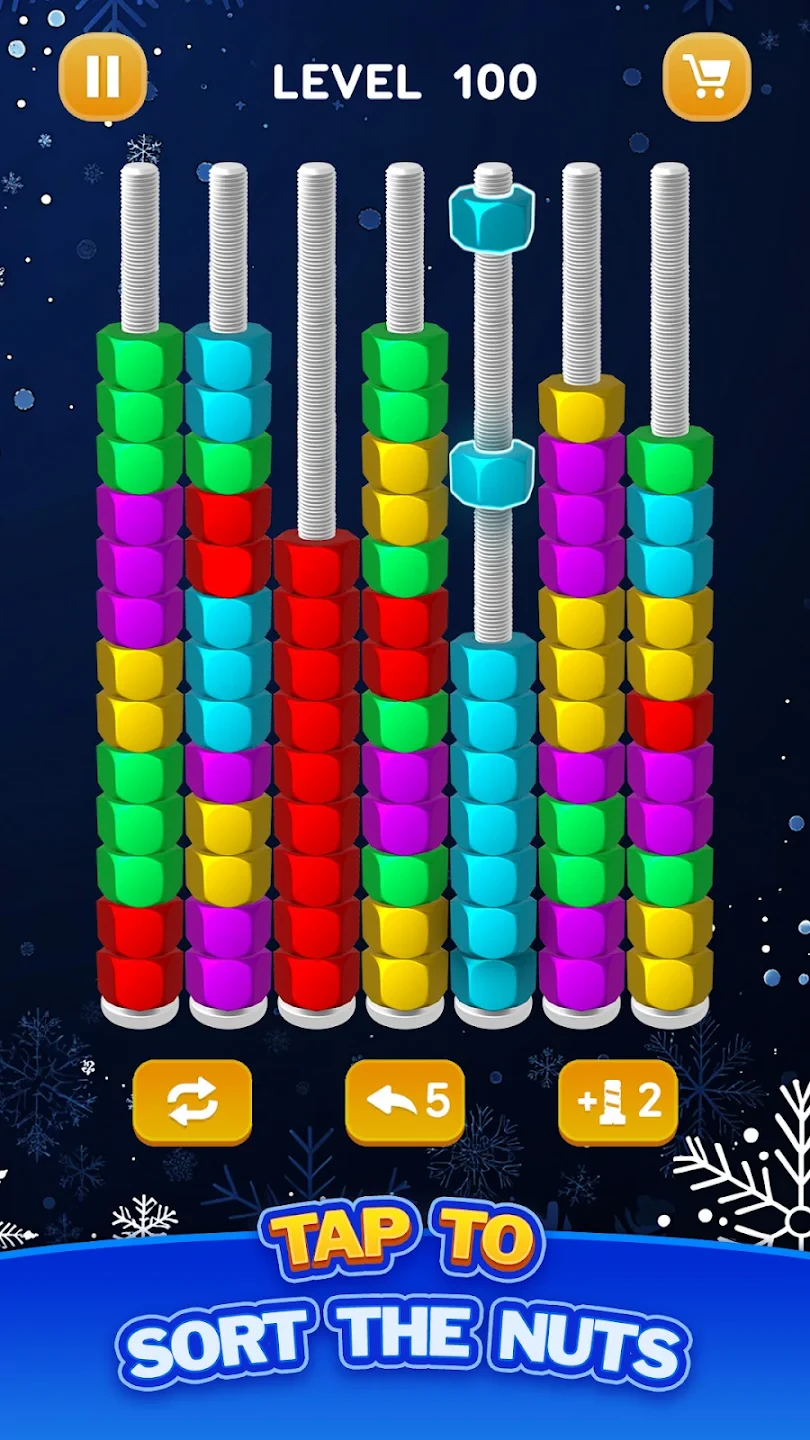Open the shop cart
This screenshot has height=1440, width=810.
pos(707,77)
